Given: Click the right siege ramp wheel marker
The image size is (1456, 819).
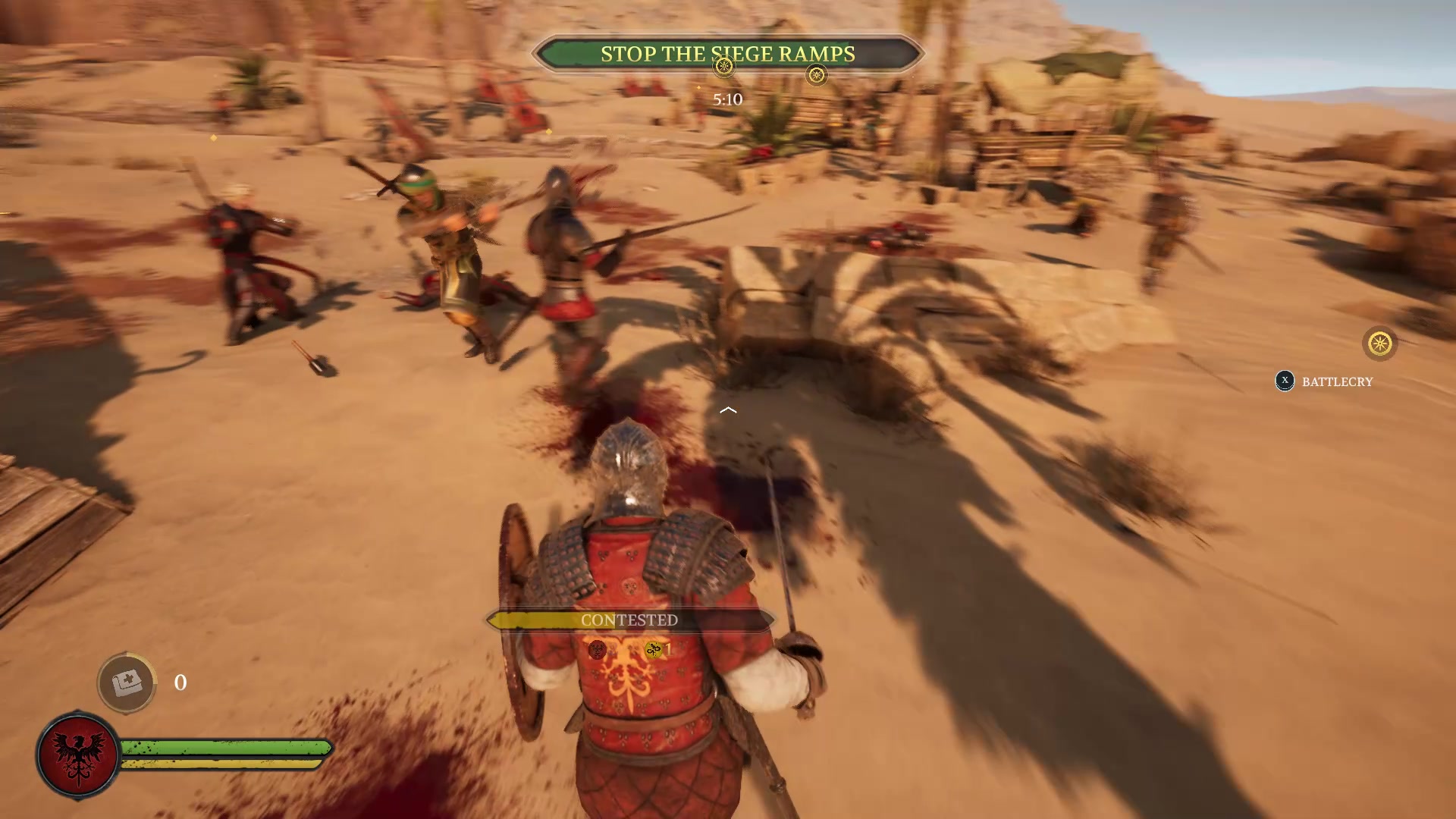Looking at the screenshot, I should coord(817,76).
